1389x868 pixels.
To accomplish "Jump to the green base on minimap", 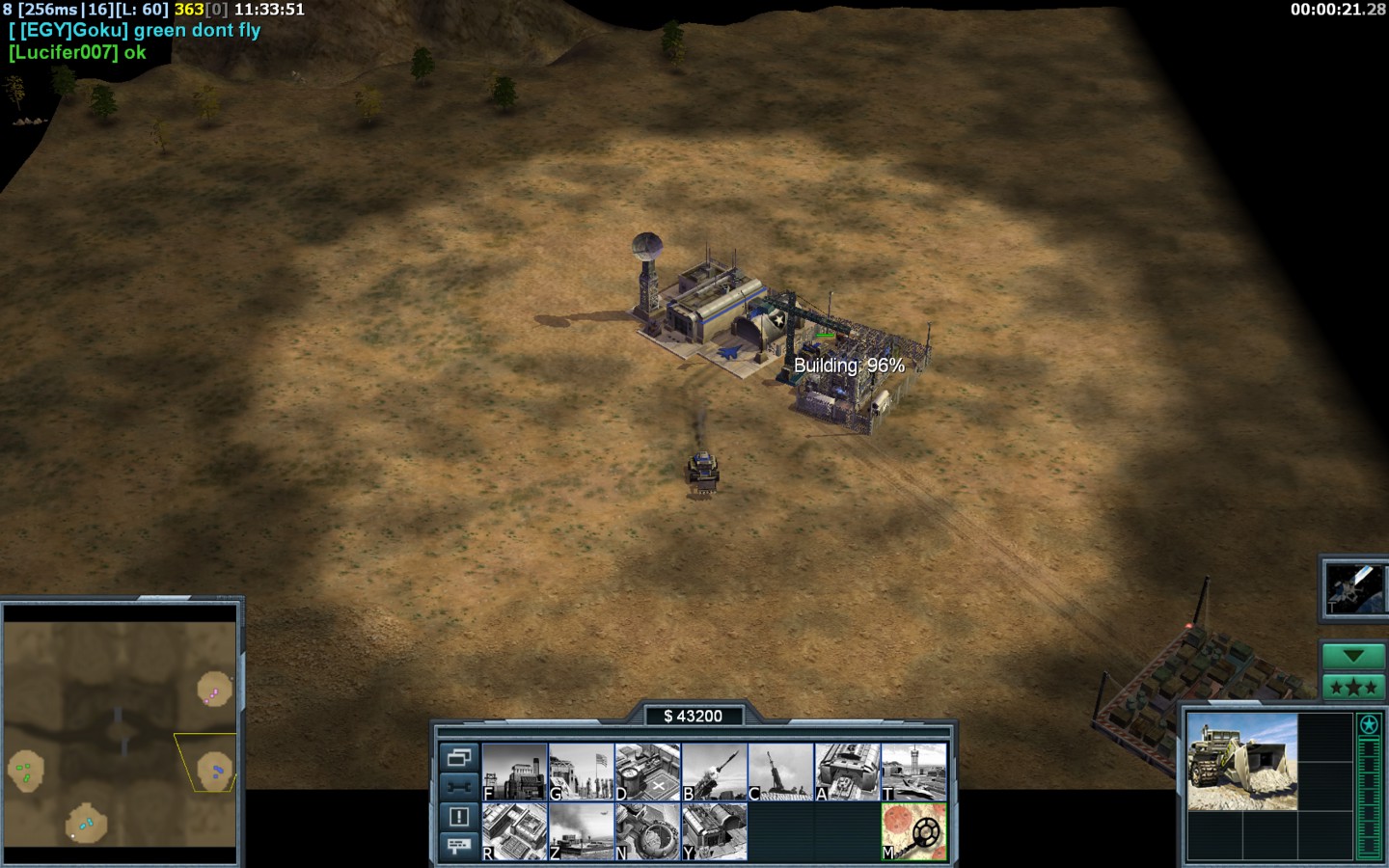I will (25, 772).
